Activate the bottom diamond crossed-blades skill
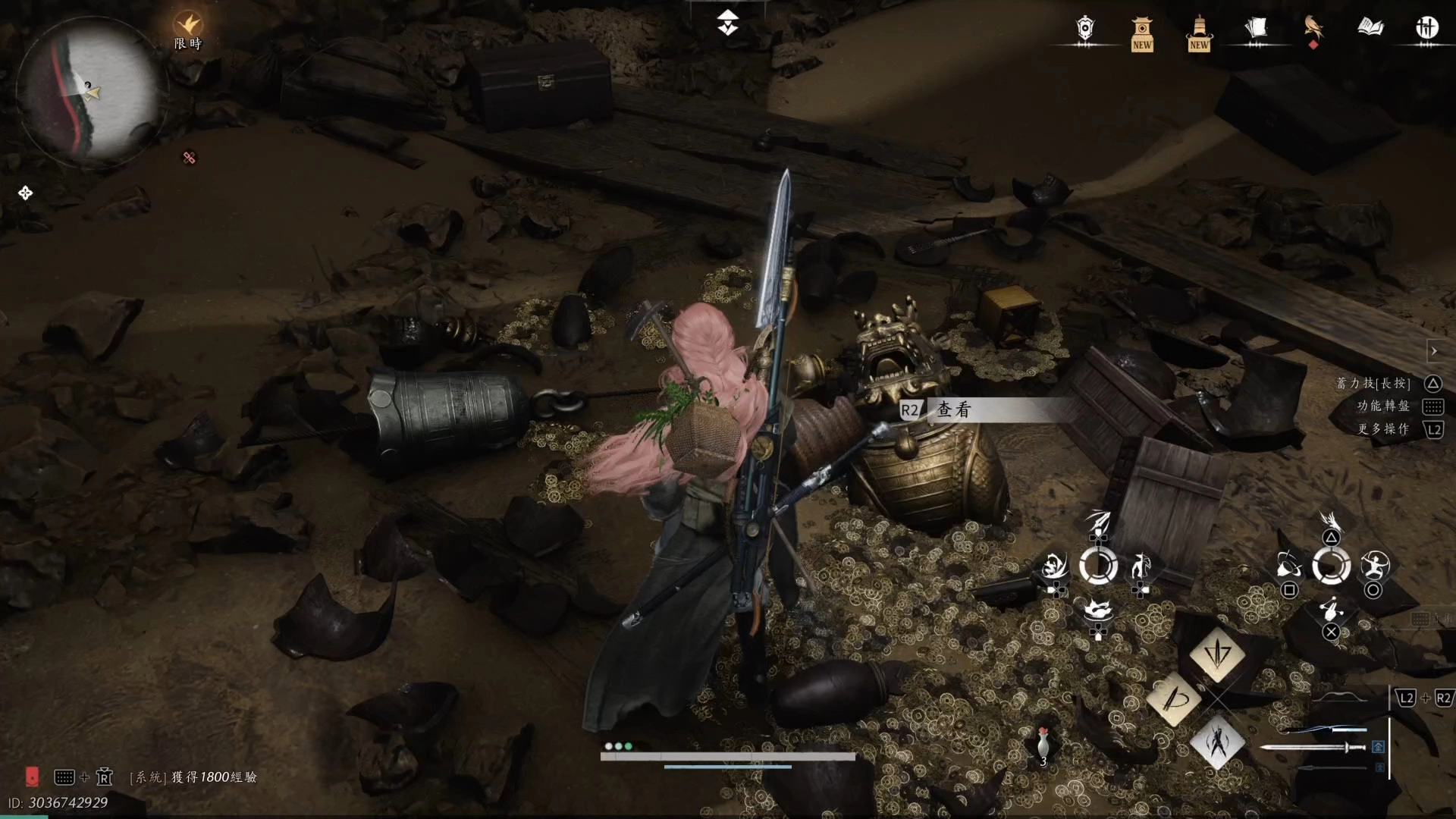Image resolution: width=1456 pixels, height=819 pixels. tap(1217, 742)
